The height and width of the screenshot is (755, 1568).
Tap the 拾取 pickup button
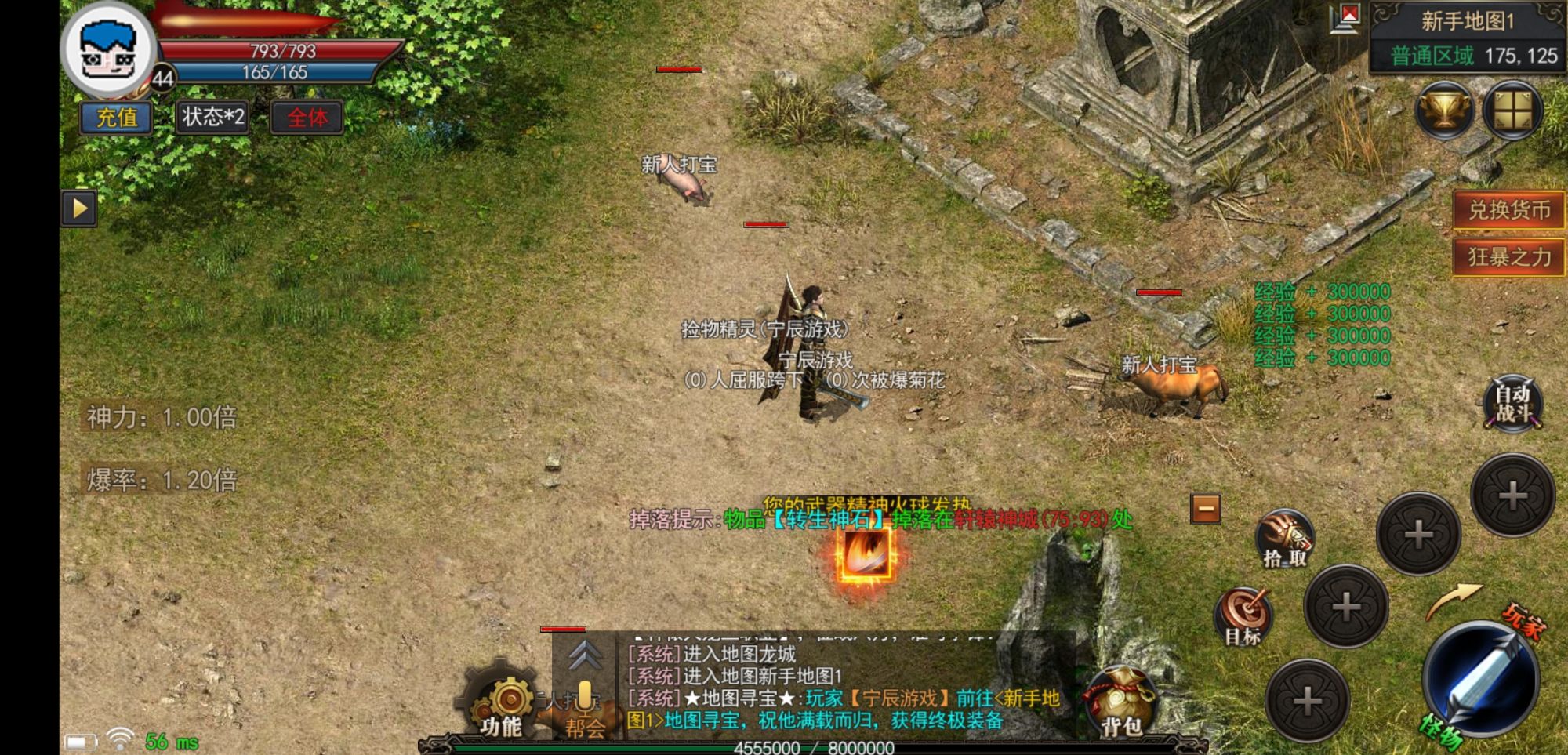(1284, 539)
